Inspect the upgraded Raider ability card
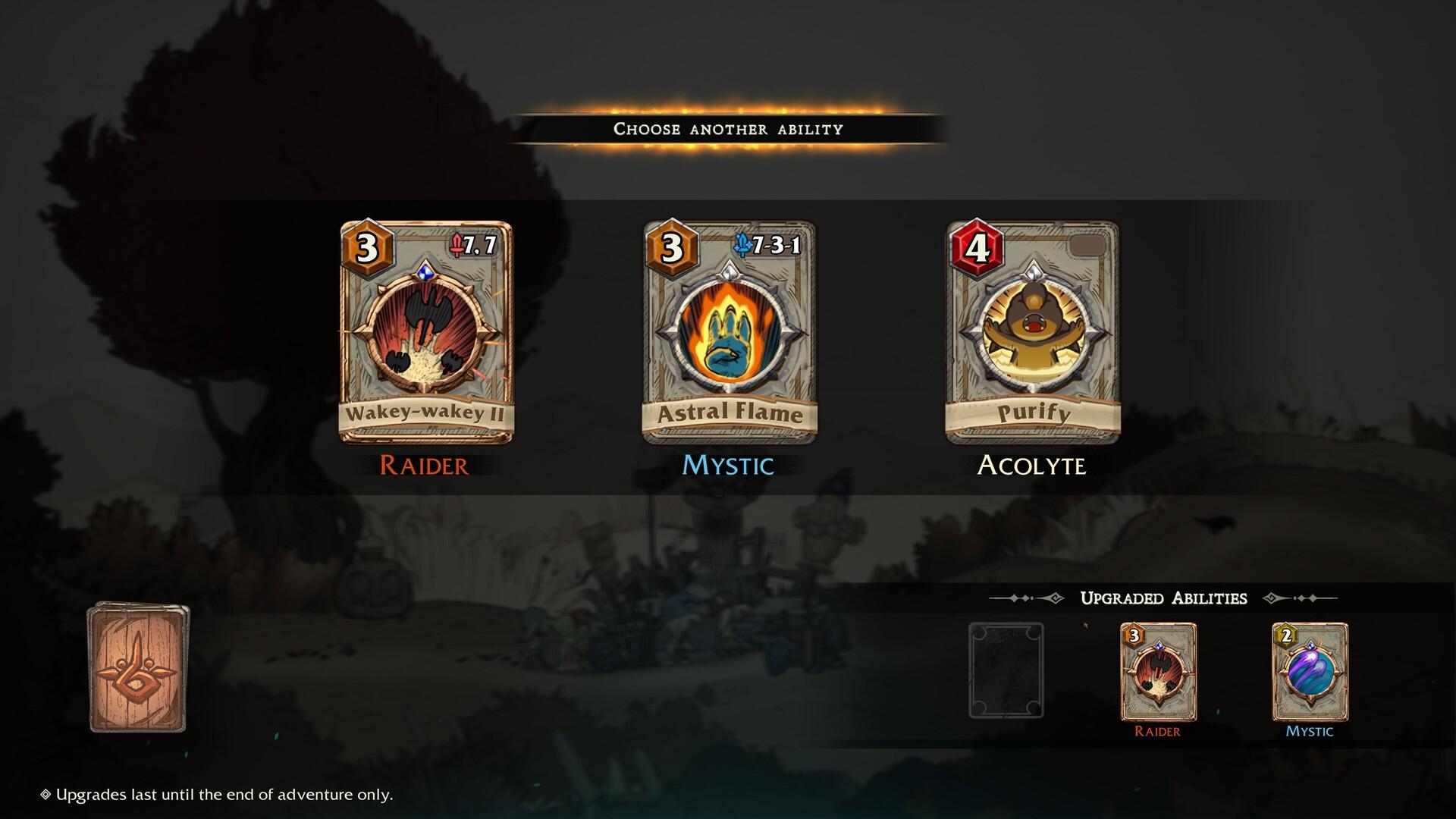 [1158, 671]
